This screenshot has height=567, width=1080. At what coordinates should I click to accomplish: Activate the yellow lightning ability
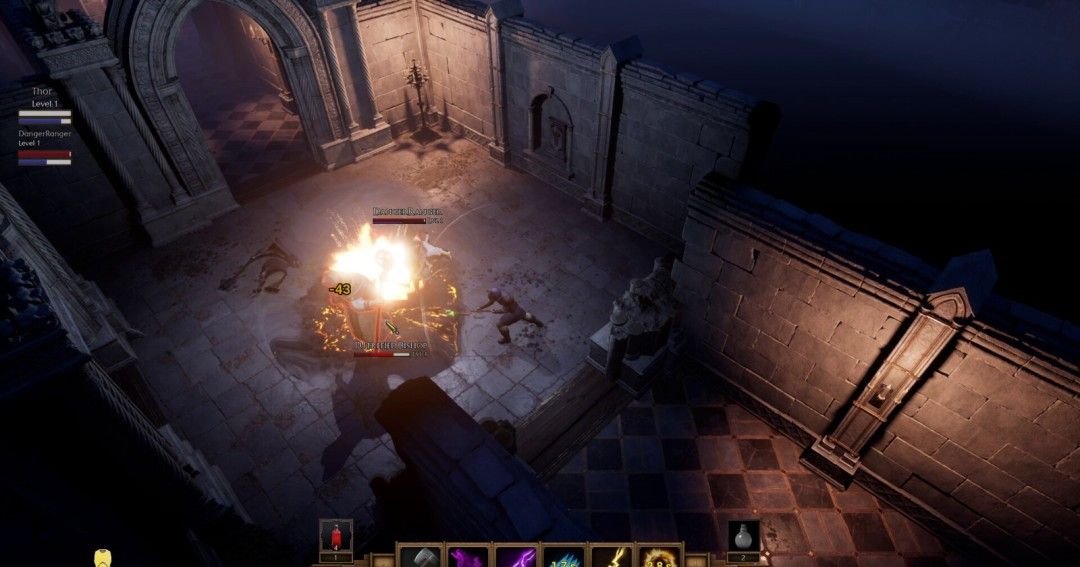coord(611,557)
